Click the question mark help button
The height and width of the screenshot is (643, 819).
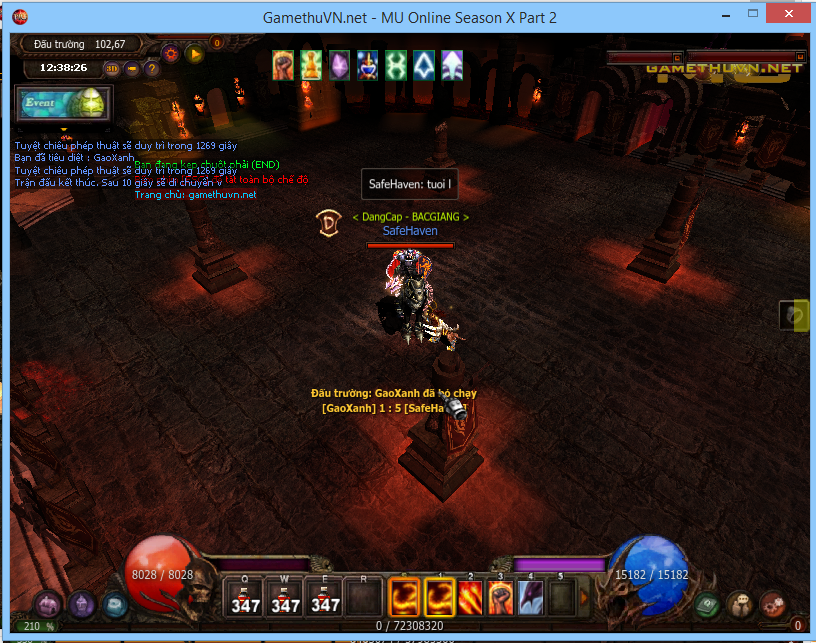[152, 69]
